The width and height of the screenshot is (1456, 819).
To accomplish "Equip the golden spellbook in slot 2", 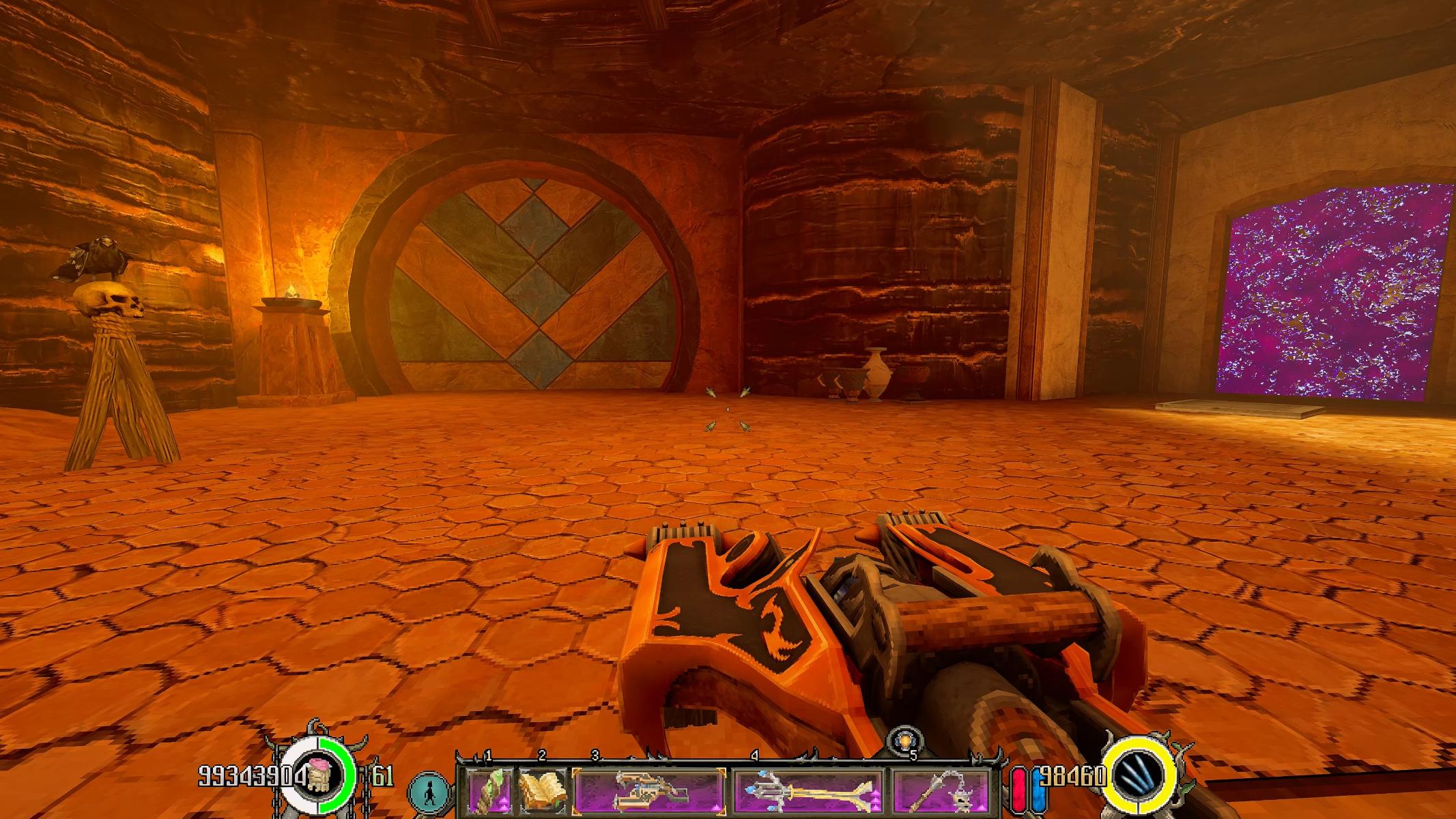I will (542, 790).
